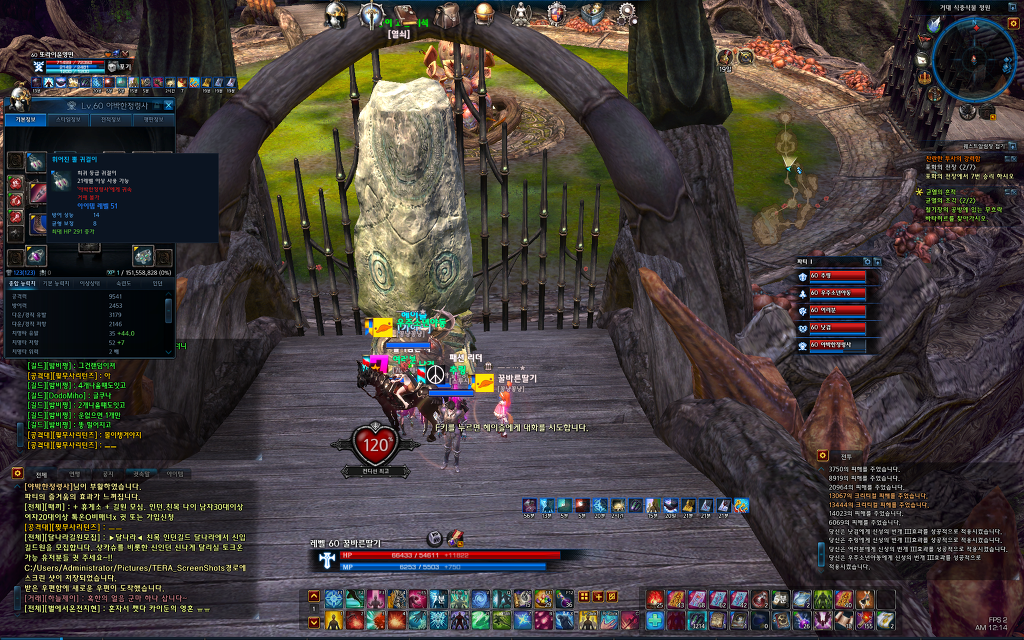Select the 명판정보 tab
This screenshot has width=1024, height=640.
tap(153, 119)
